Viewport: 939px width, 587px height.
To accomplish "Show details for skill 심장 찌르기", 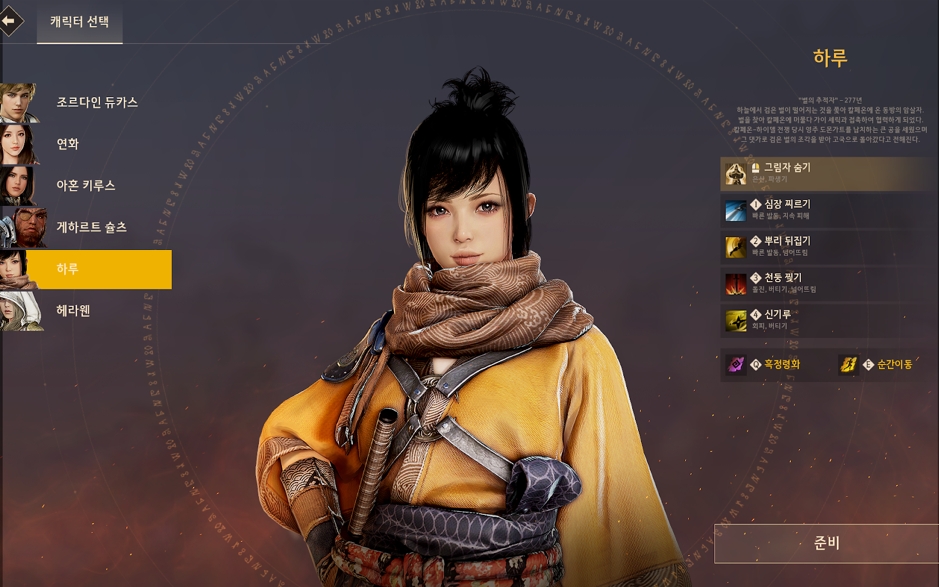I will (828, 210).
